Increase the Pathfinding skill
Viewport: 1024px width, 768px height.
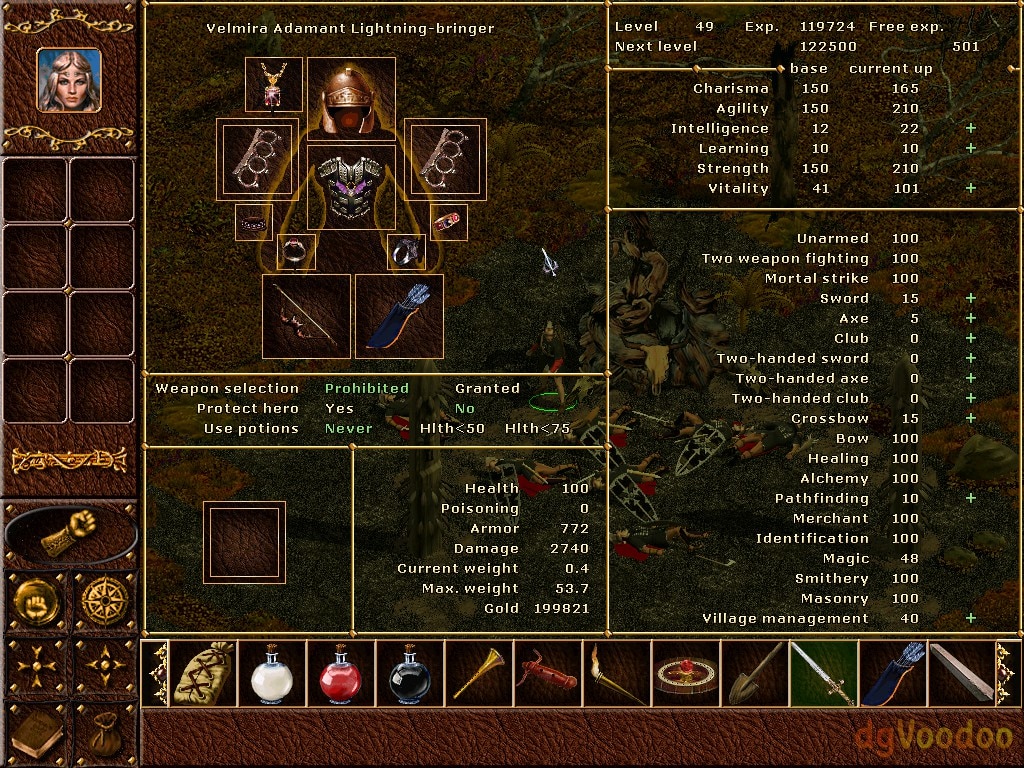(x=969, y=498)
